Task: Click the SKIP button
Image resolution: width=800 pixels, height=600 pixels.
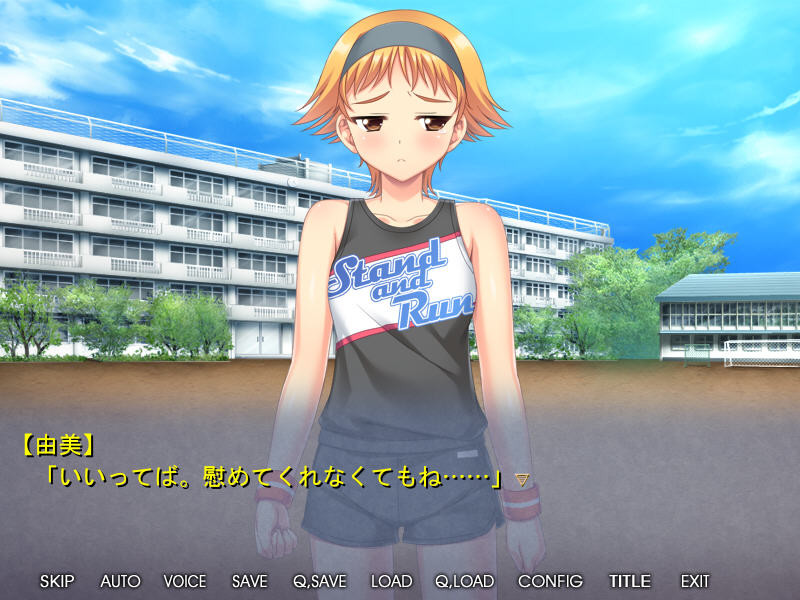Action: click(x=57, y=581)
